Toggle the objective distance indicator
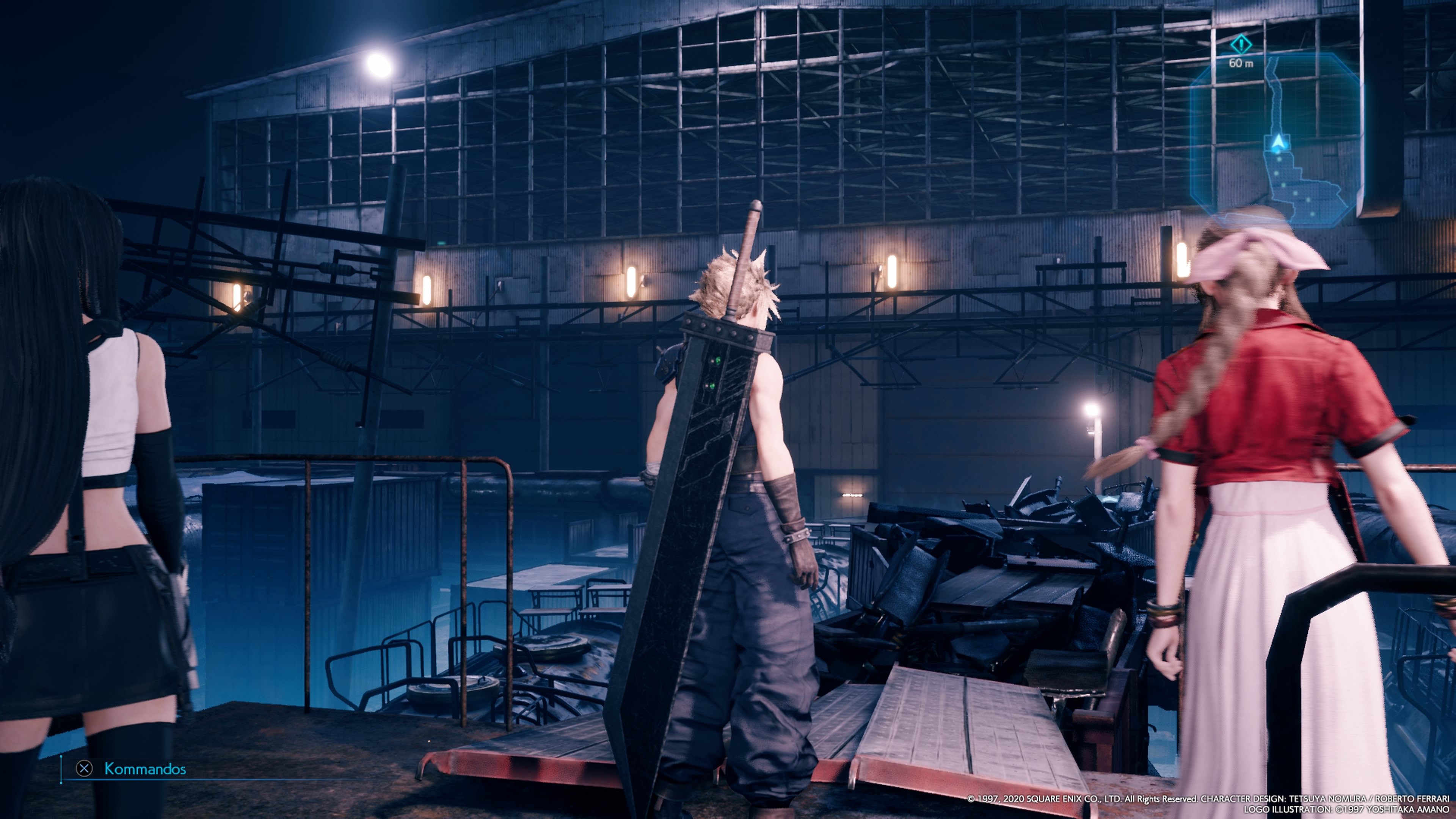This screenshot has width=1456, height=819. point(1241,63)
